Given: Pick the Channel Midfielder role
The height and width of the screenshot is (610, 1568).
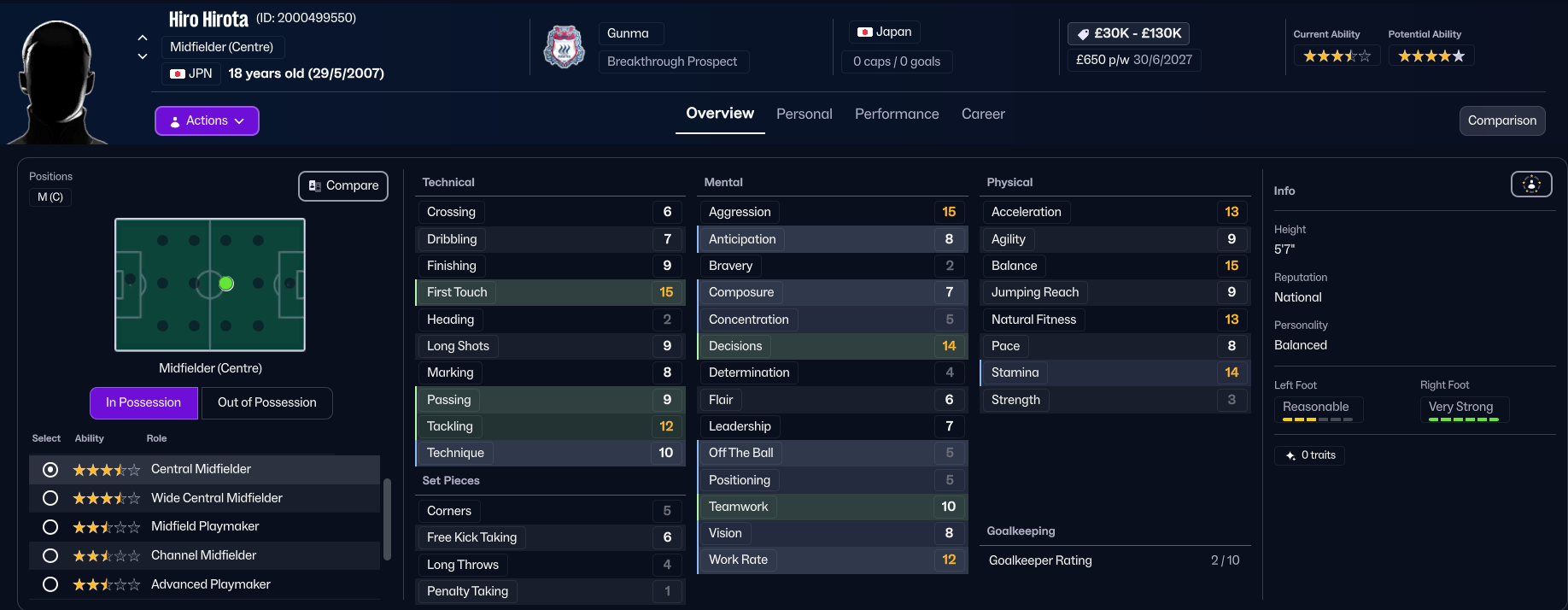Looking at the screenshot, I should pos(50,556).
